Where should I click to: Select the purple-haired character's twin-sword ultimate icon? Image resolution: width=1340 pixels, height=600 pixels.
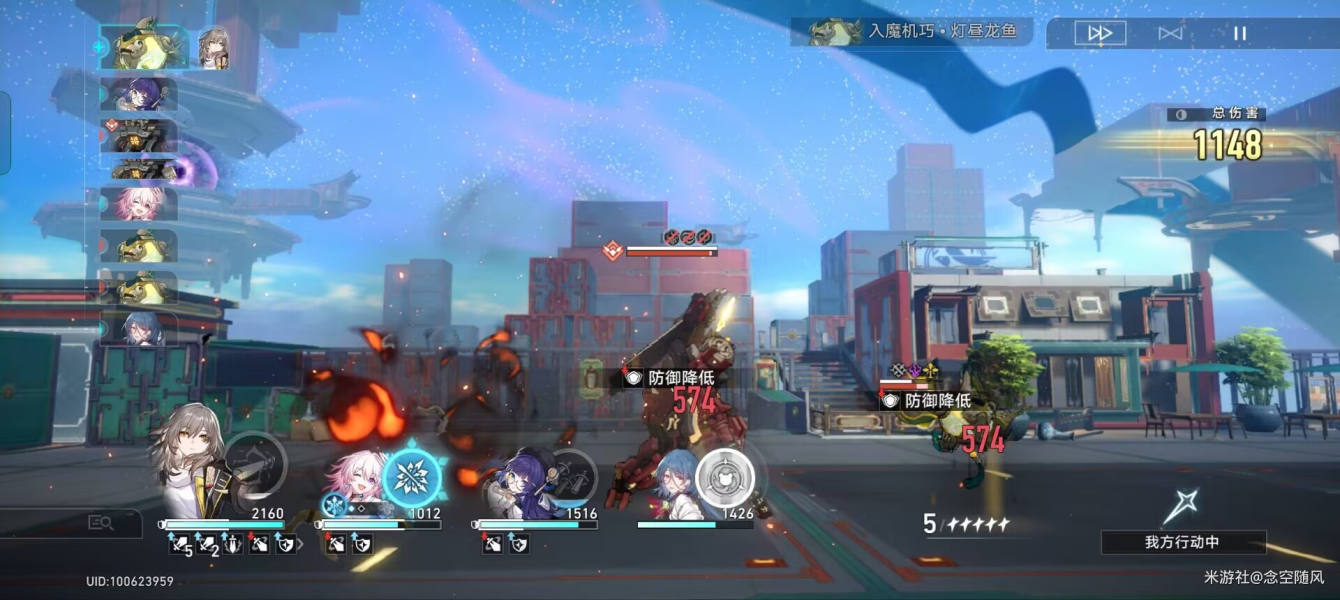click(572, 476)
